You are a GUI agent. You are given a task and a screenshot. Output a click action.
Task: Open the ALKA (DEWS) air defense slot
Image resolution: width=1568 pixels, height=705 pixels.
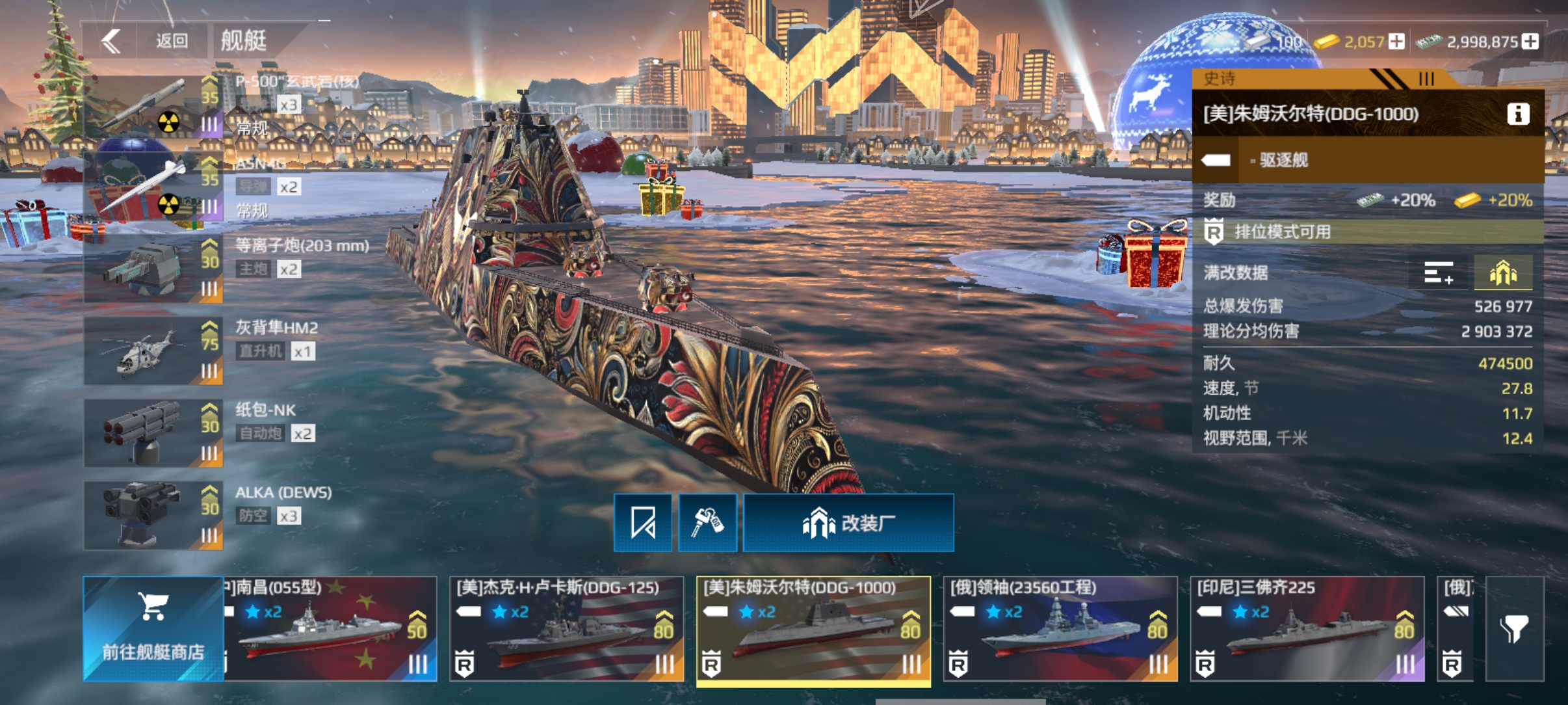(x=153, y=516)
